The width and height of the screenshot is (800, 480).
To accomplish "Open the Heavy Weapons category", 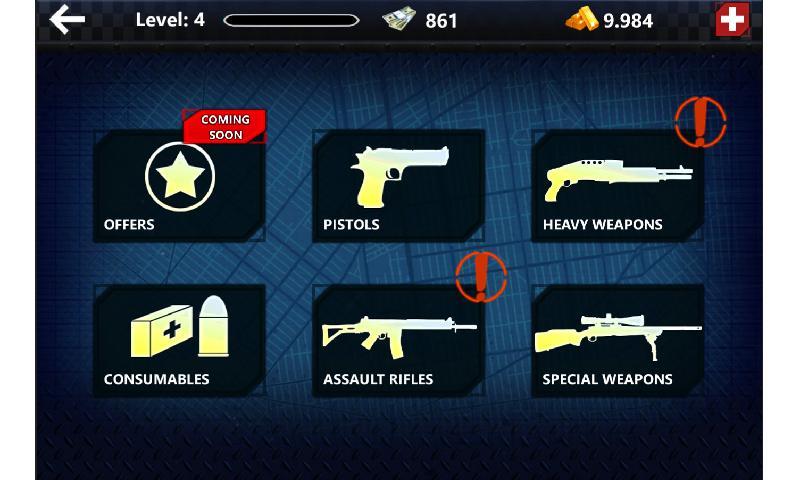I will tap(617, 185).
